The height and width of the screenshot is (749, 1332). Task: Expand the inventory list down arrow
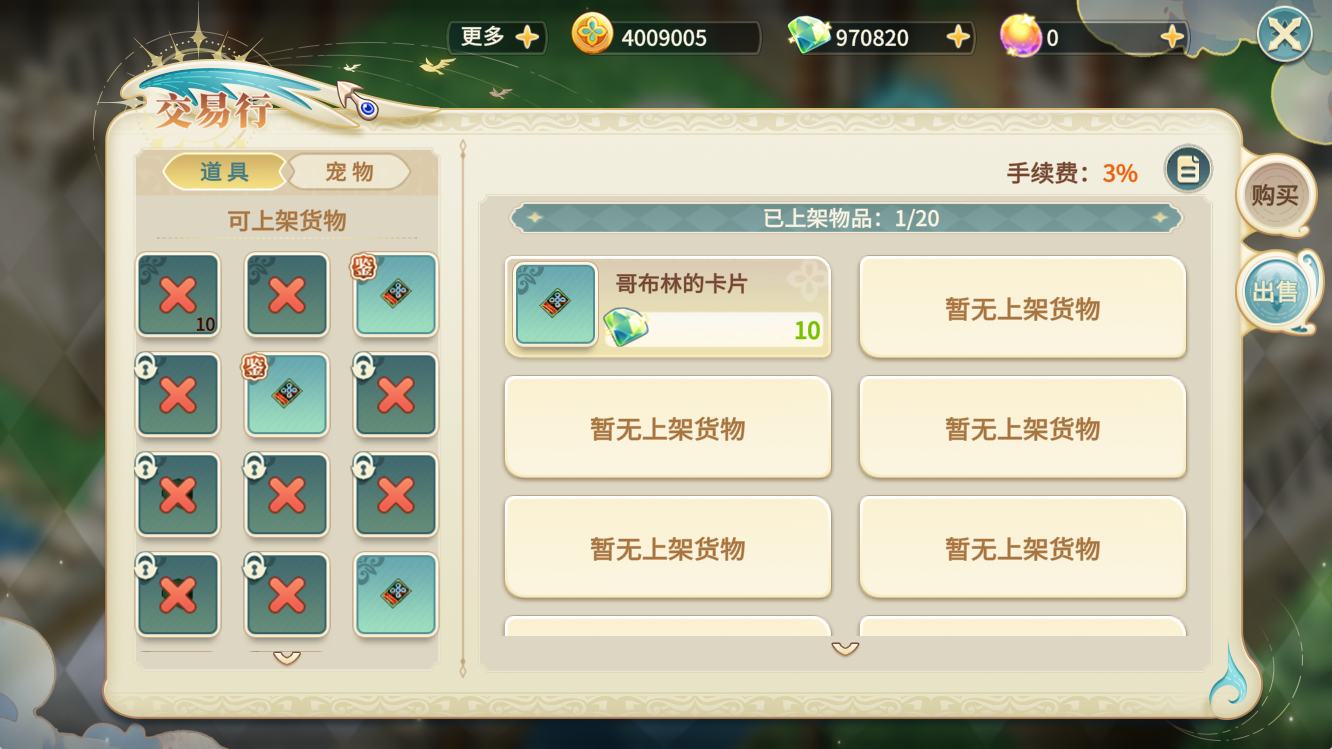(287, 657)
